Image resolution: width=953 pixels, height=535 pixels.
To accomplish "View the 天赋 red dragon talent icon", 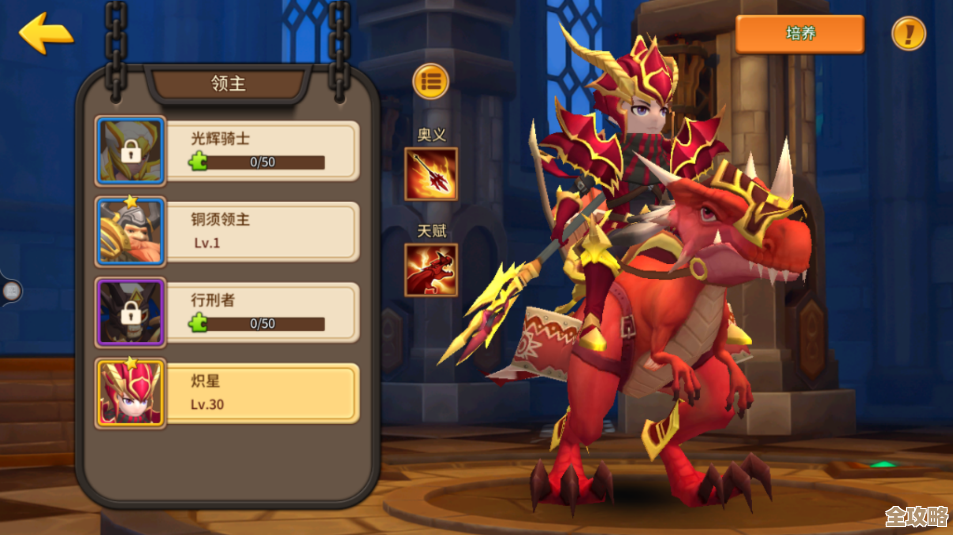I will [x=431, y=270].
